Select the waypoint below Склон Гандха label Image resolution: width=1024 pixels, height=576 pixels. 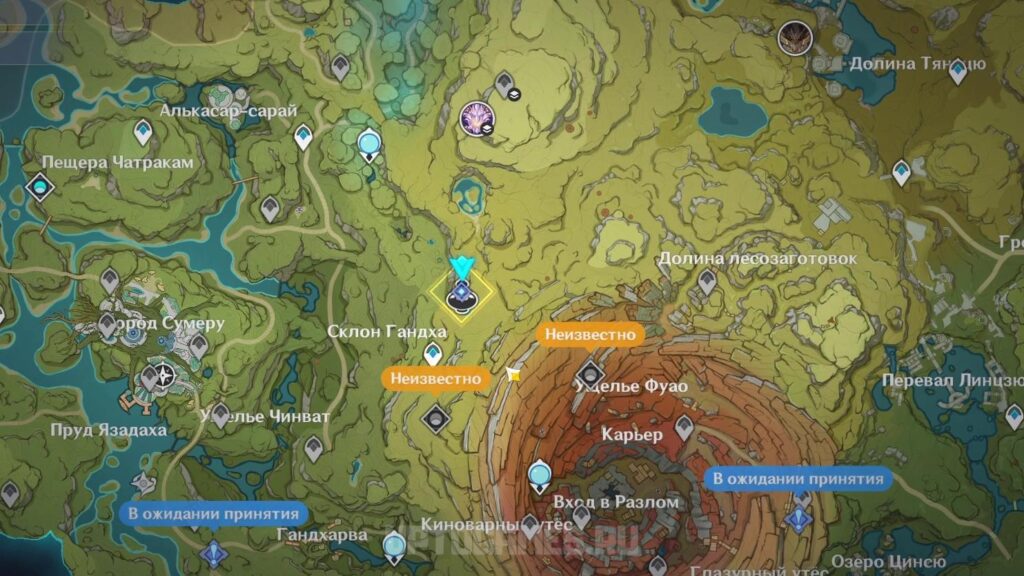433,352
